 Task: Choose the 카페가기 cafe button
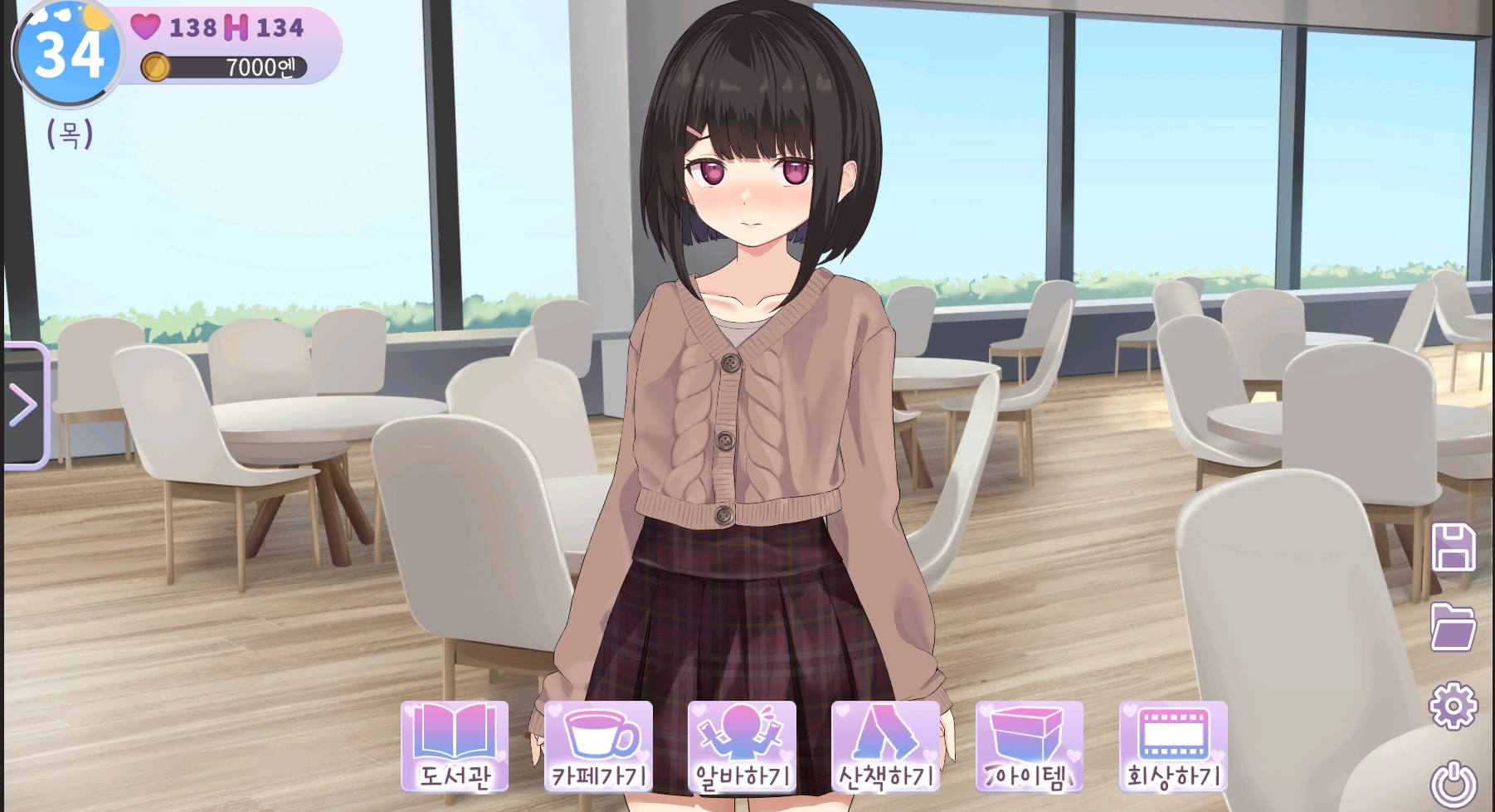click(x=598, y=746)
